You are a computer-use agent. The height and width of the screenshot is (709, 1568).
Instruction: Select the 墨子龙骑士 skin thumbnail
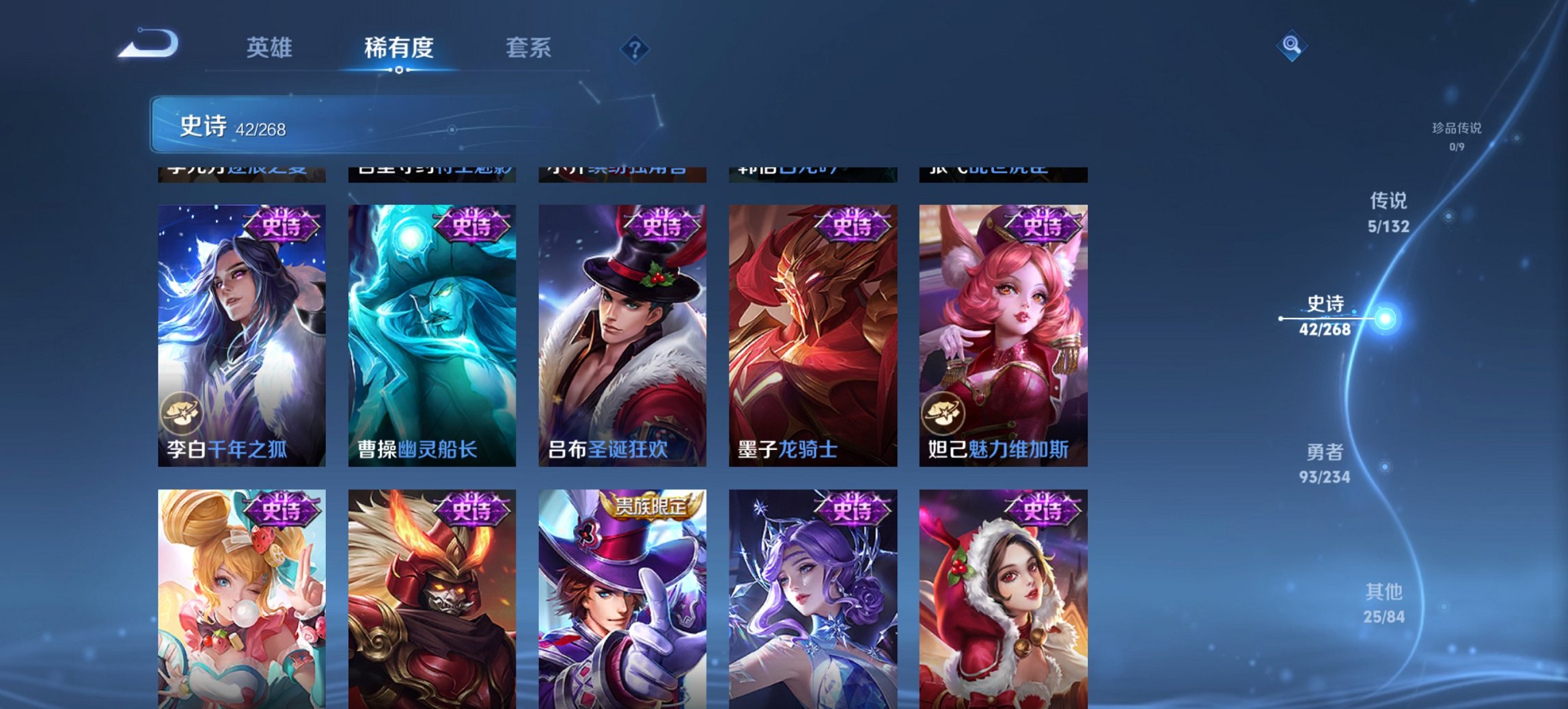(812, 328)
